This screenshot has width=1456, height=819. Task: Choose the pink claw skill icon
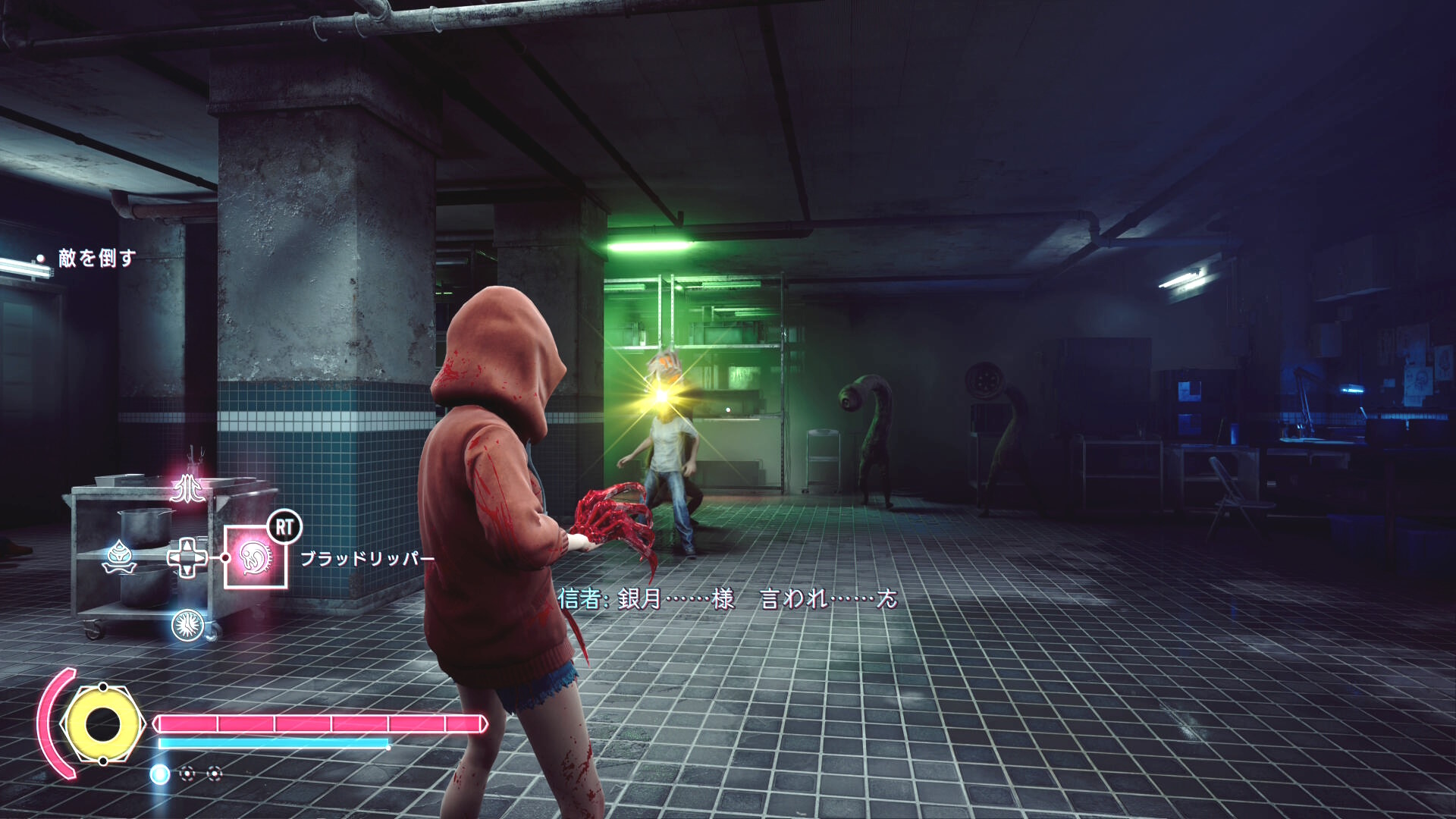pos(187,490)
